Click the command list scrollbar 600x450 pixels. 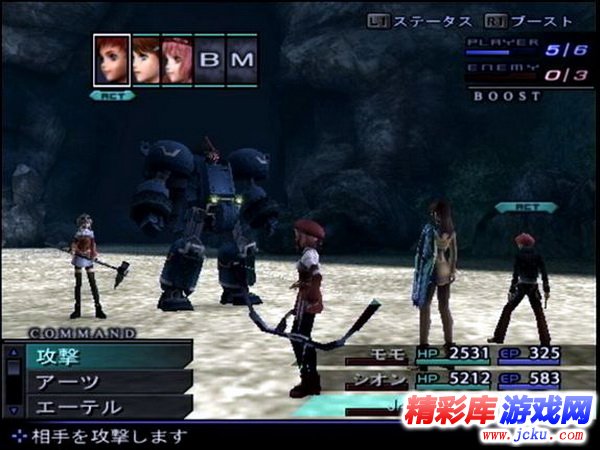(13, 380)
